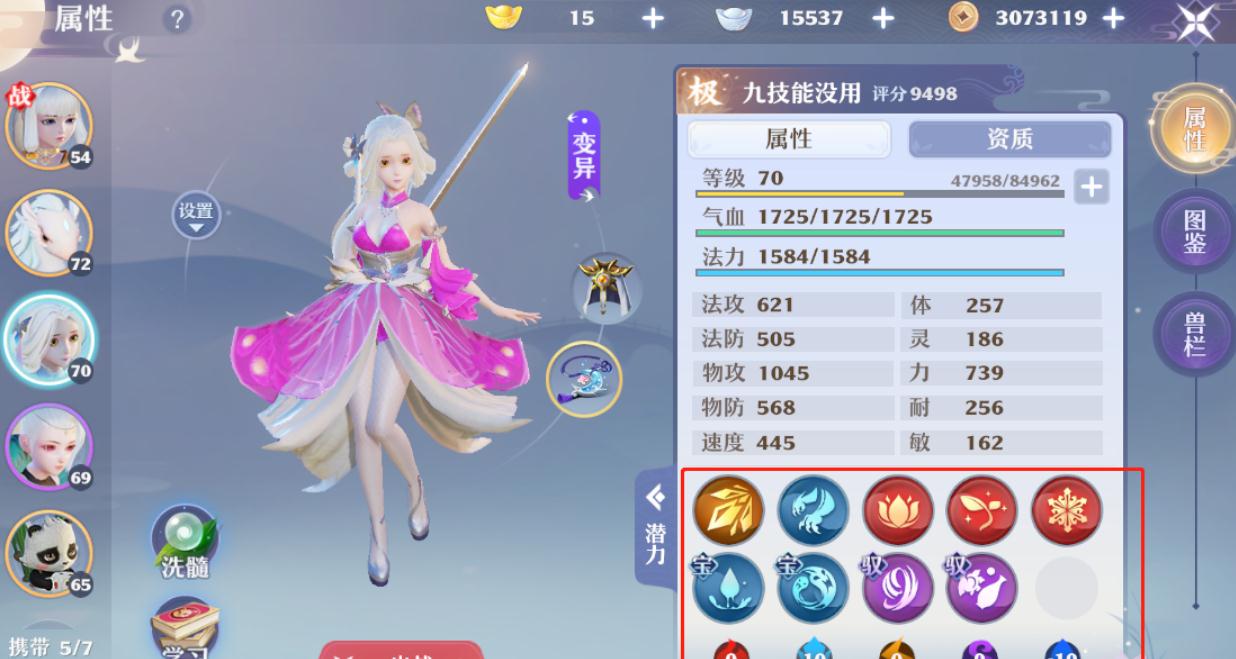Open the 属性 help question mark
Image resolution: width=1236 pixels, height=659 pixels.
coord(177,19)
